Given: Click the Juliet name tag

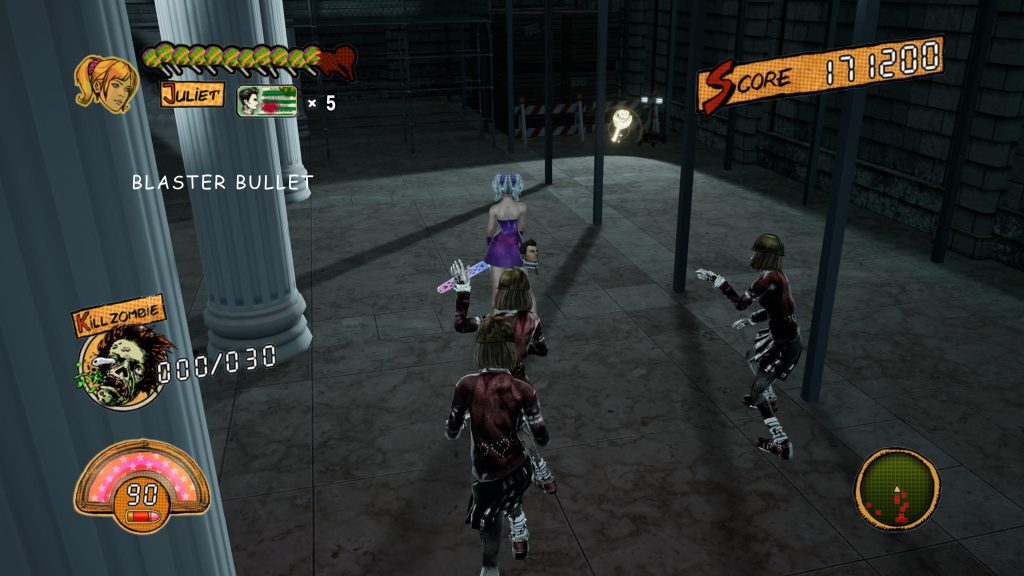Looking at the screenshot, I should 192,95.
